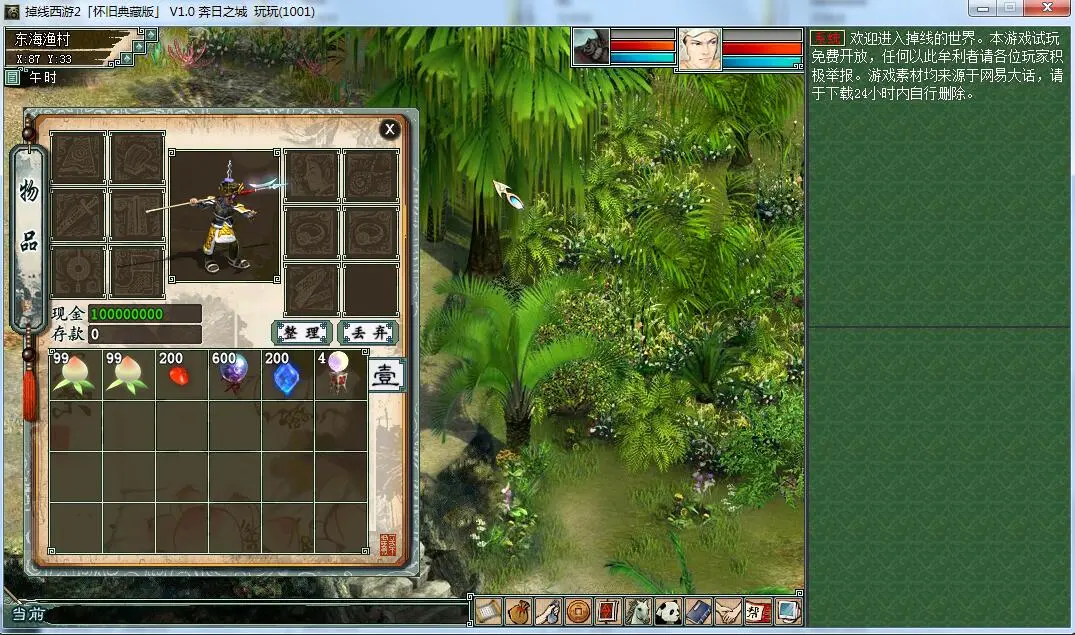Close the inventory panel with the X
This screenshot has width=1075, height=635.
click(x=390, y=129)
